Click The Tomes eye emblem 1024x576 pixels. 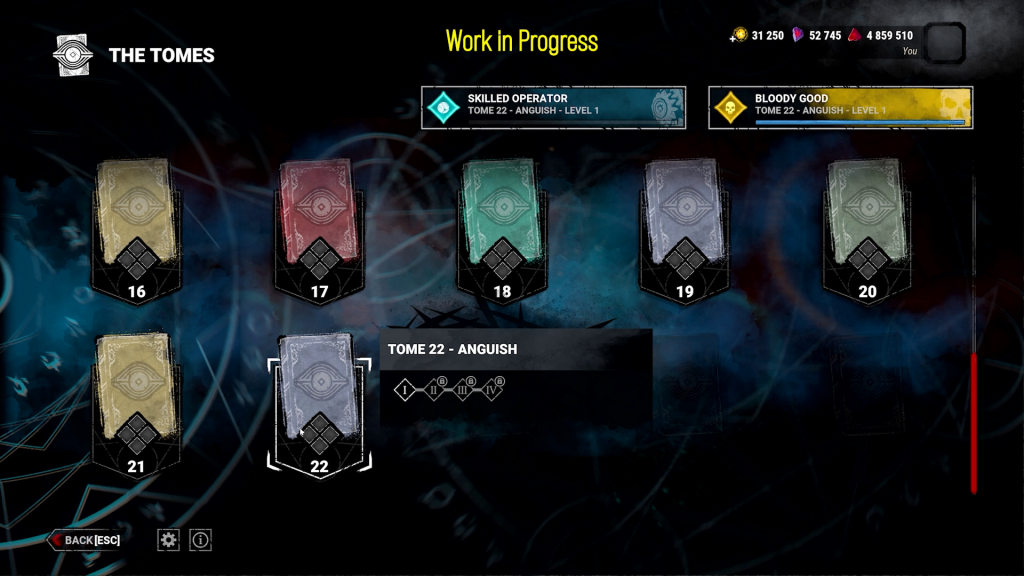coord(73,55)
